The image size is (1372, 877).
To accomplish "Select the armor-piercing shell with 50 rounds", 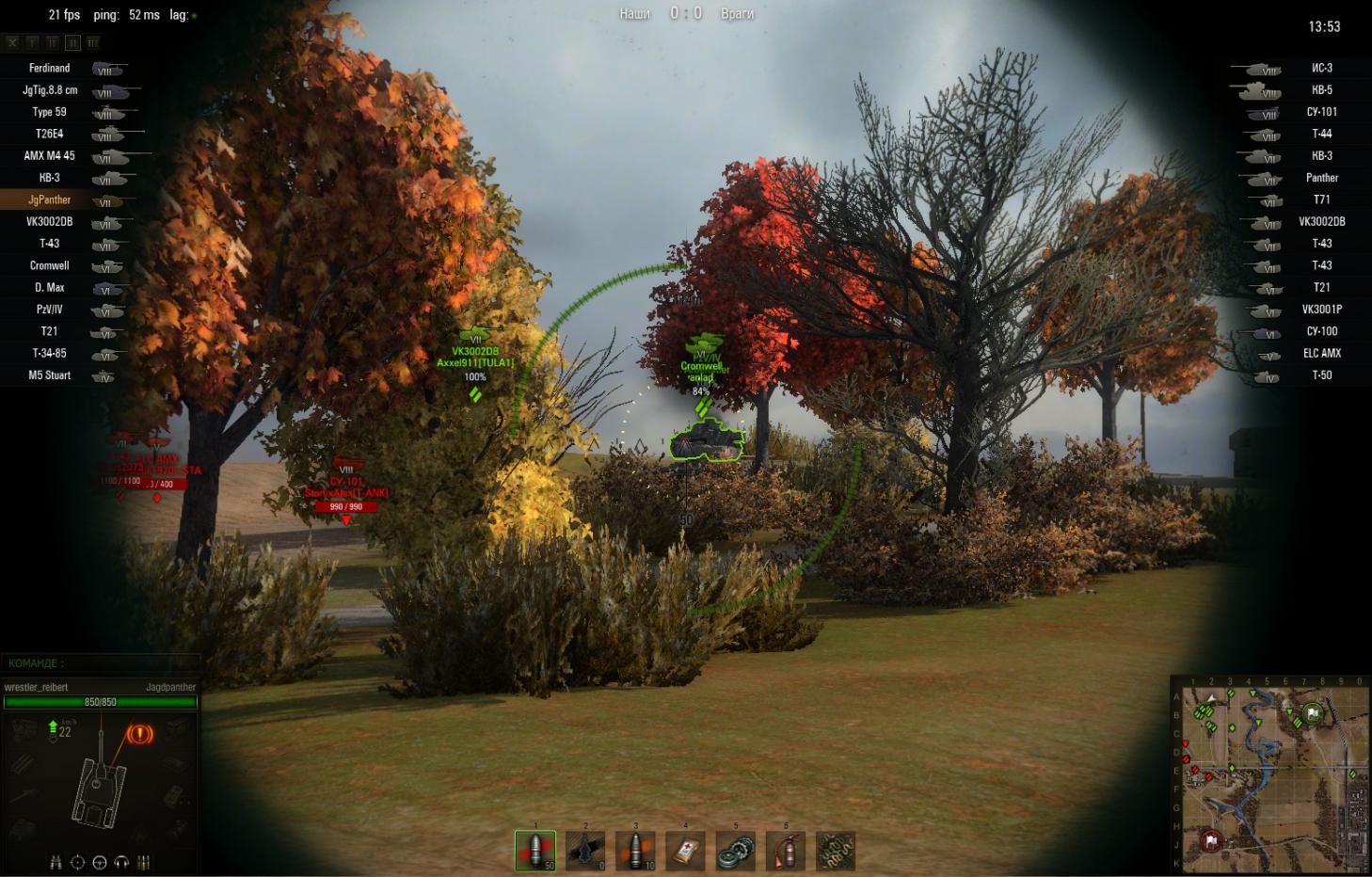I will (535, 851).
